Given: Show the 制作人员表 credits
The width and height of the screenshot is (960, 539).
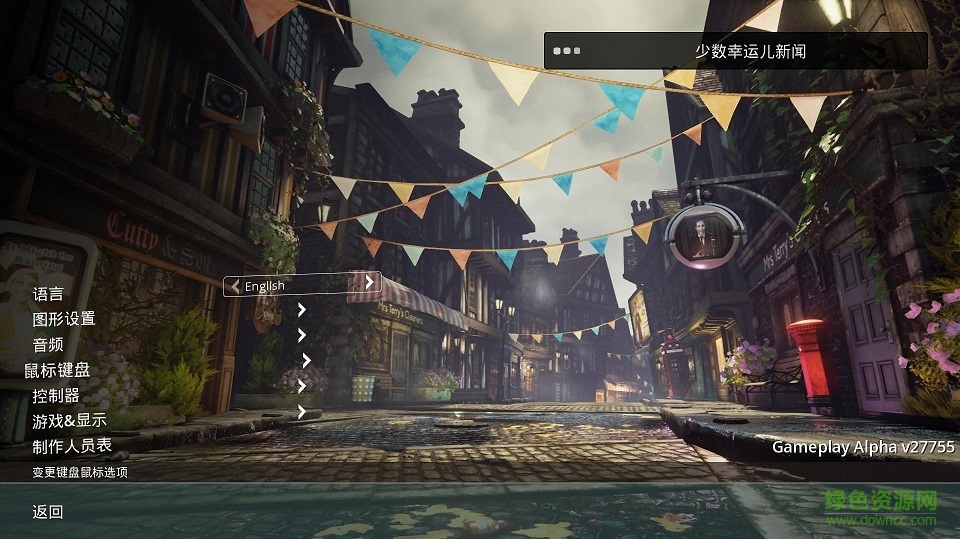Looking at the screenshot, I should click(x=72, y=446).
